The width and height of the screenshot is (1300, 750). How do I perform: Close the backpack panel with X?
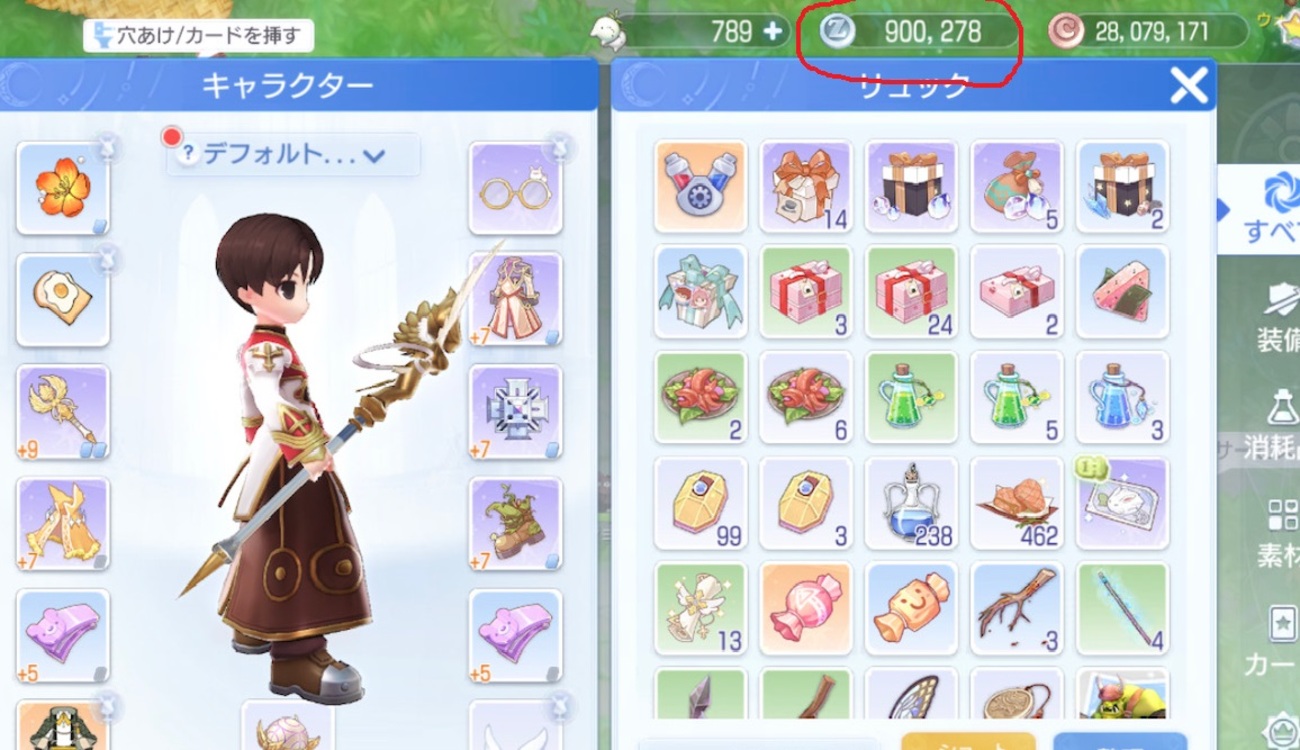click(x=1188, y=86)
